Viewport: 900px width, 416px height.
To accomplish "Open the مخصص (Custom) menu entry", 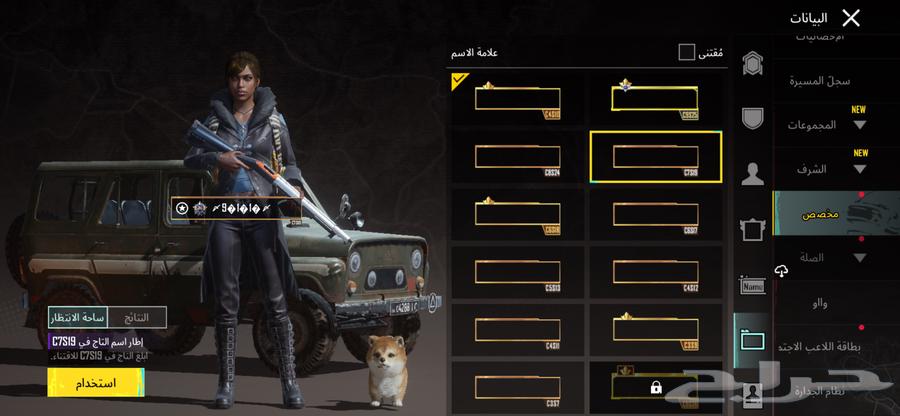I will pyautogui.click(x=822, y=214).
